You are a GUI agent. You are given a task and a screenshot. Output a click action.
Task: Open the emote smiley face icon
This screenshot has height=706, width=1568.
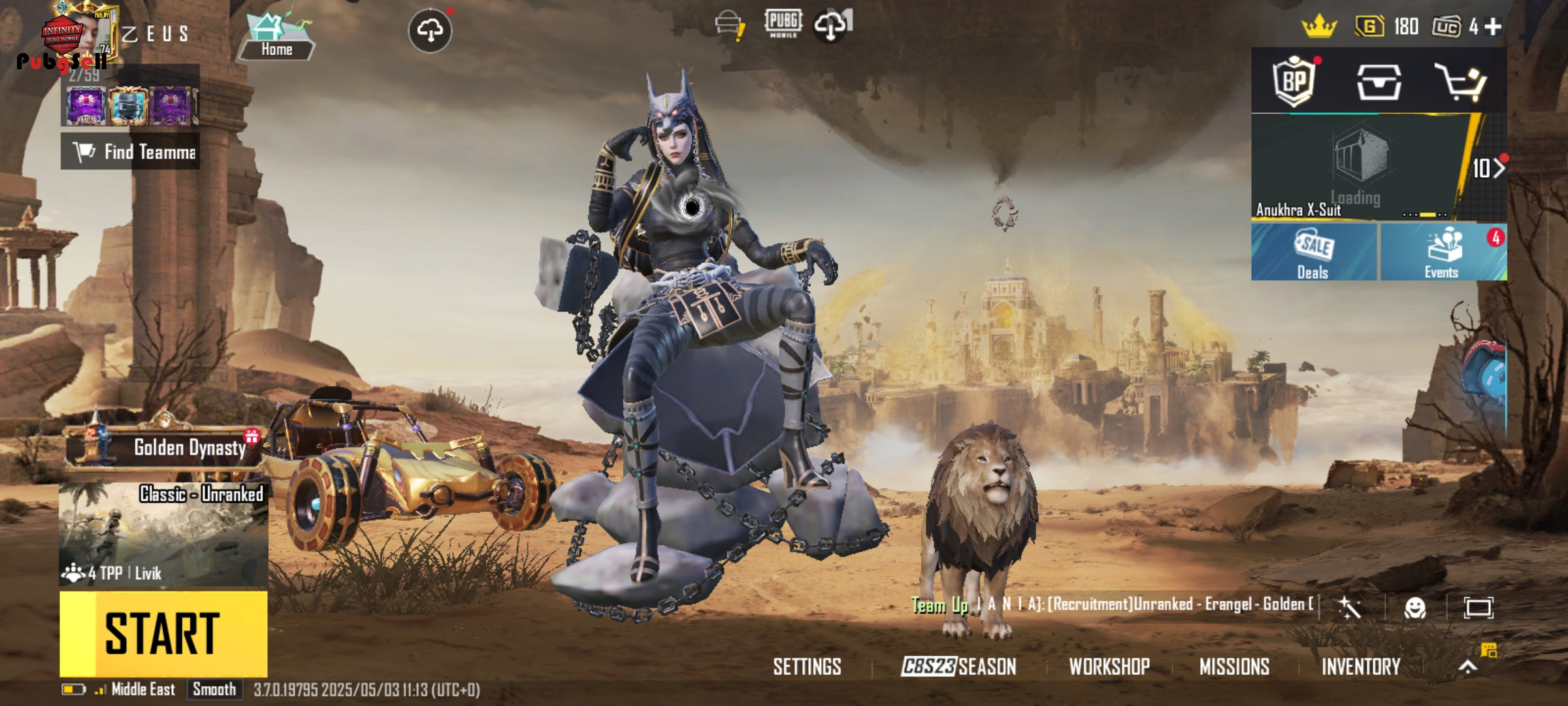tap(1414, 608)
